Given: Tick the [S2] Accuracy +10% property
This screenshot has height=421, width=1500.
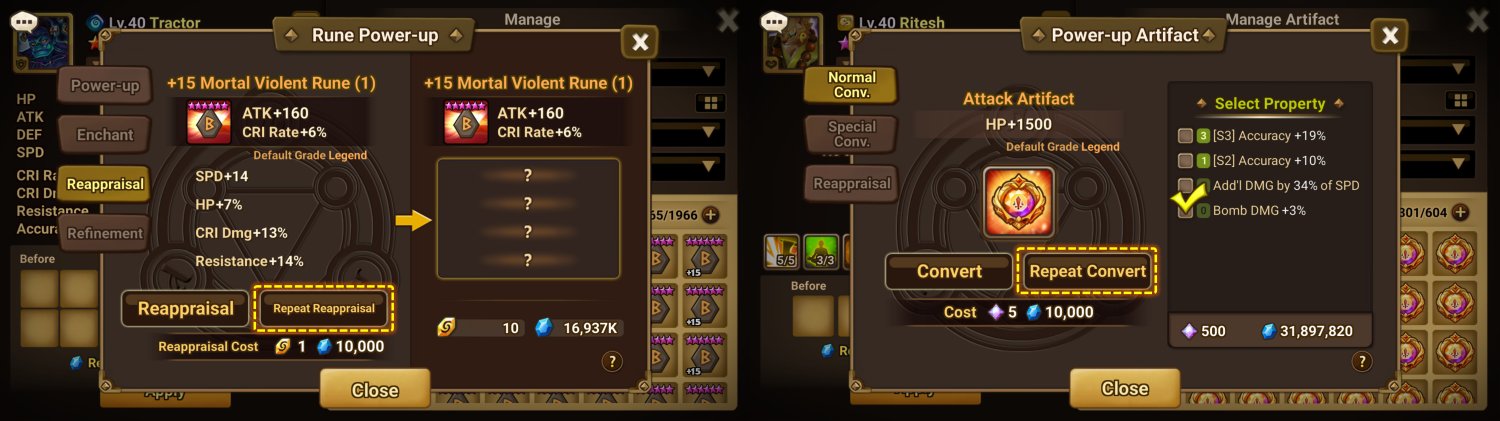Looking at the screenshot, I should 1185,161.
